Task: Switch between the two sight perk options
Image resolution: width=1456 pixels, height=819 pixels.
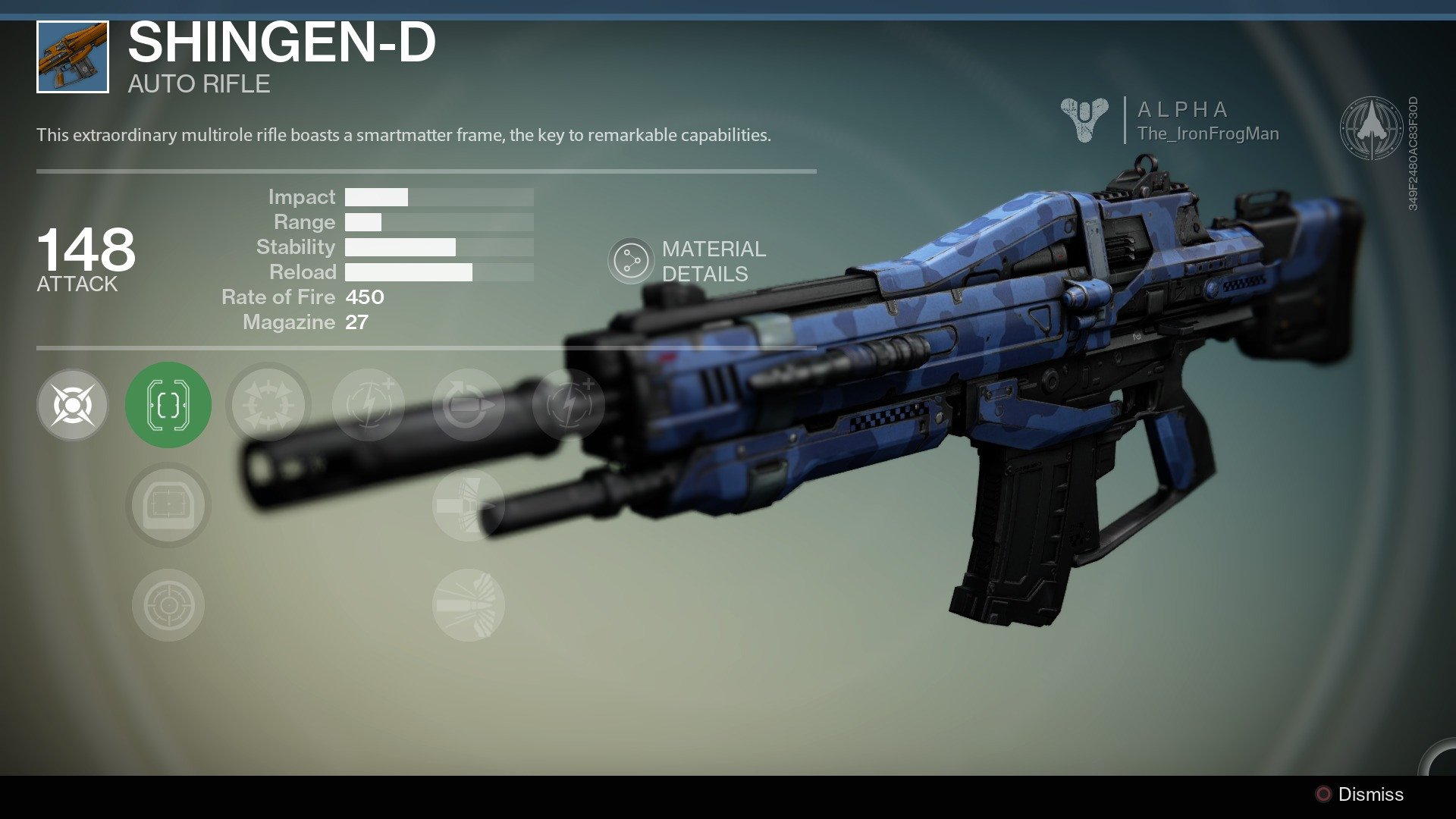Action: point(168,506)
